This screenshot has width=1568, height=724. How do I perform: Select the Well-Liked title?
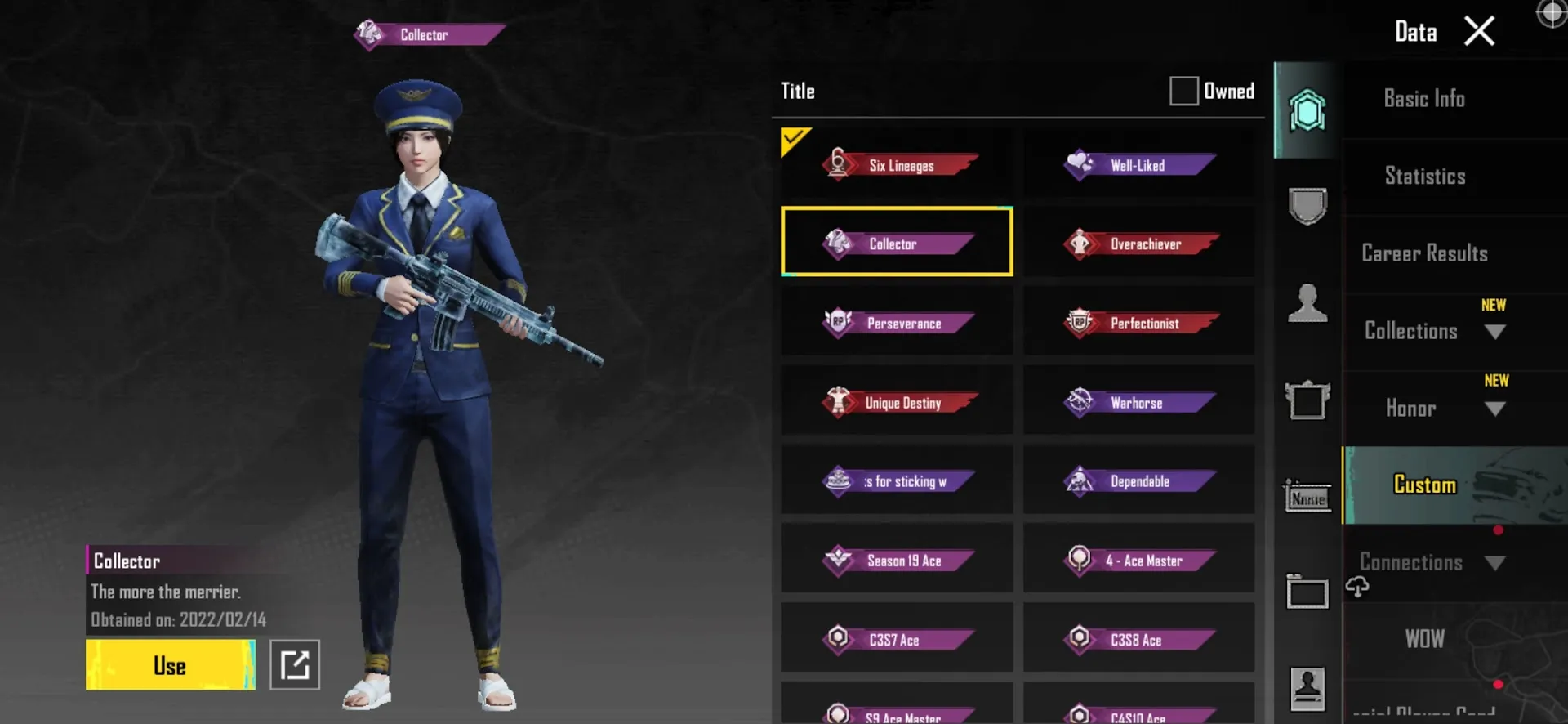point(1138,164)
